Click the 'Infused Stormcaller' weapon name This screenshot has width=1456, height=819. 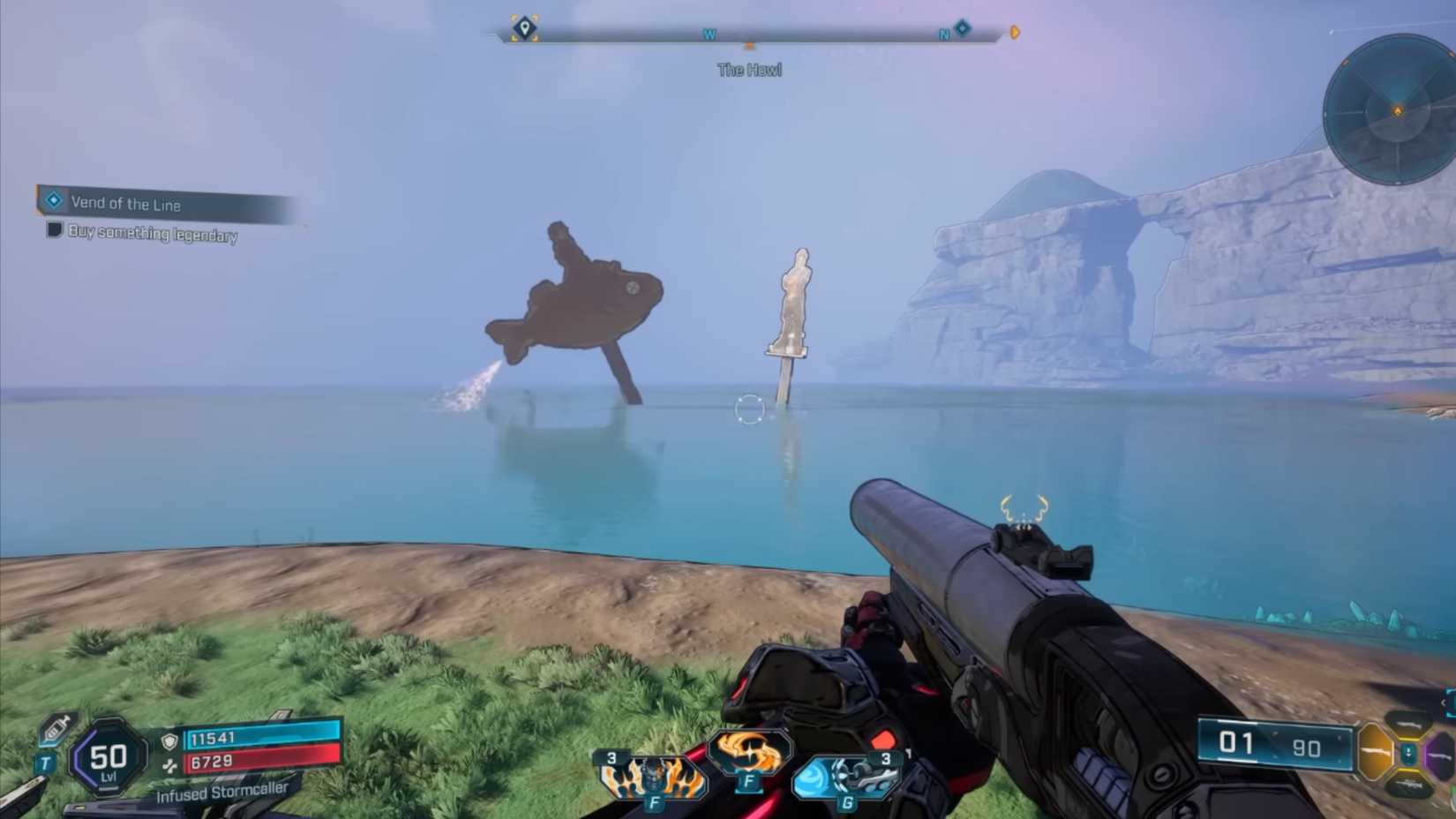tap(222, 793)
